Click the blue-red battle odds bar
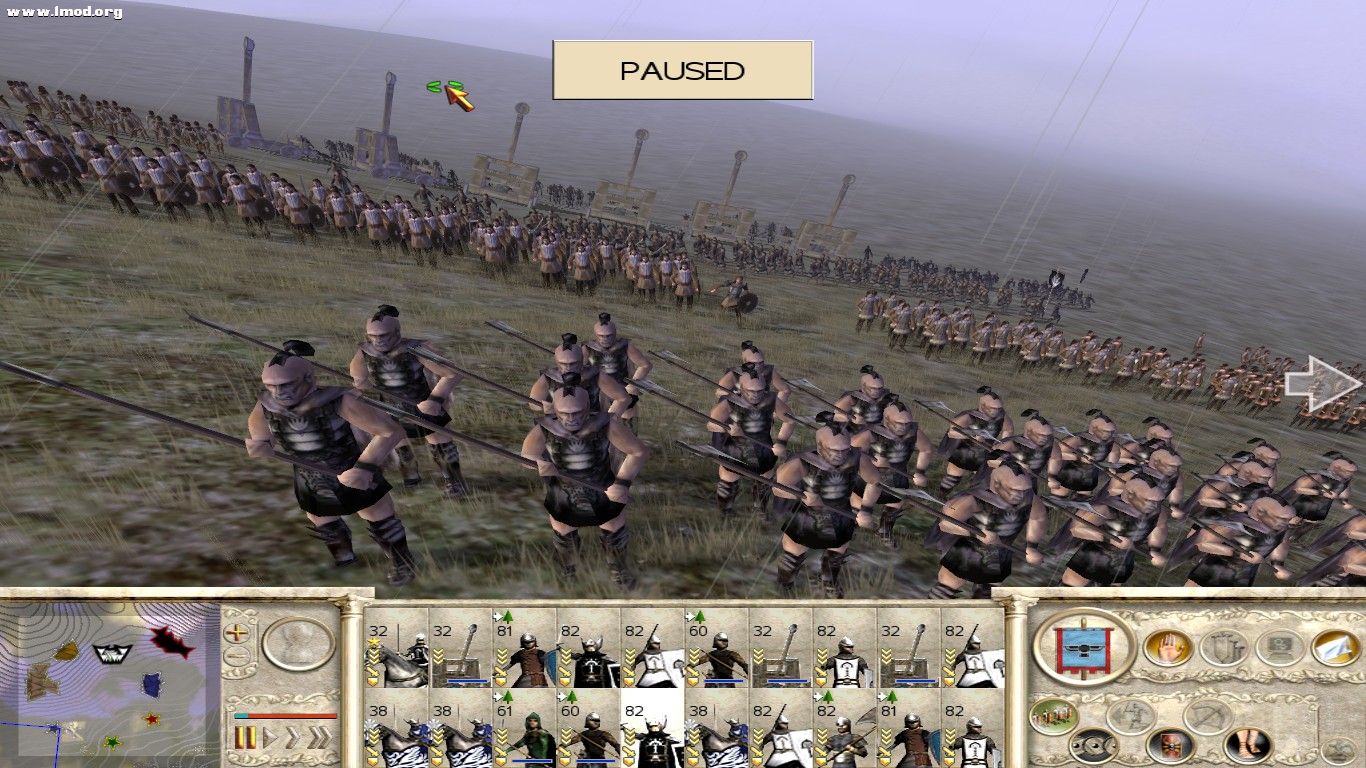1366x768 pixels. click(x=284, y=716)
